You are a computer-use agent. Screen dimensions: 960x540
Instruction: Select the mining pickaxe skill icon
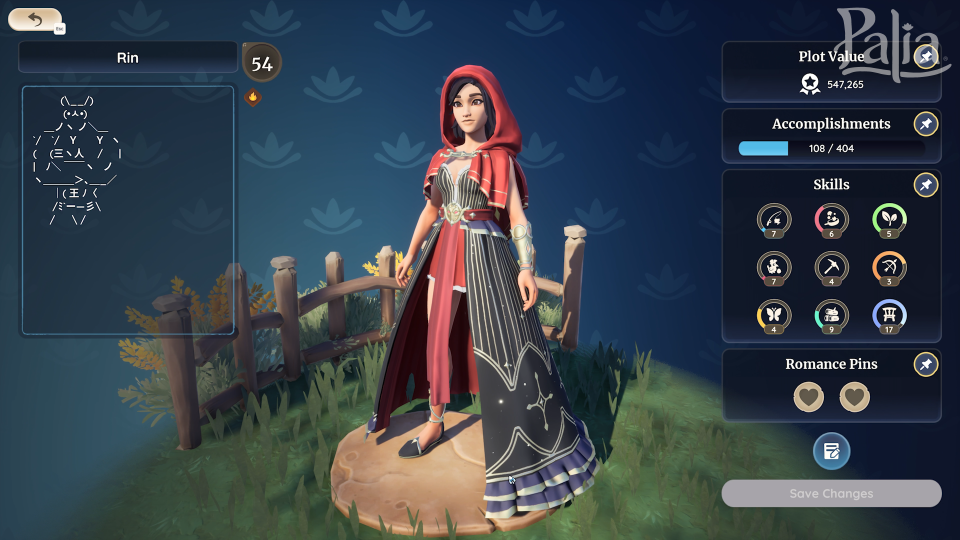click(x=831, y=267)
